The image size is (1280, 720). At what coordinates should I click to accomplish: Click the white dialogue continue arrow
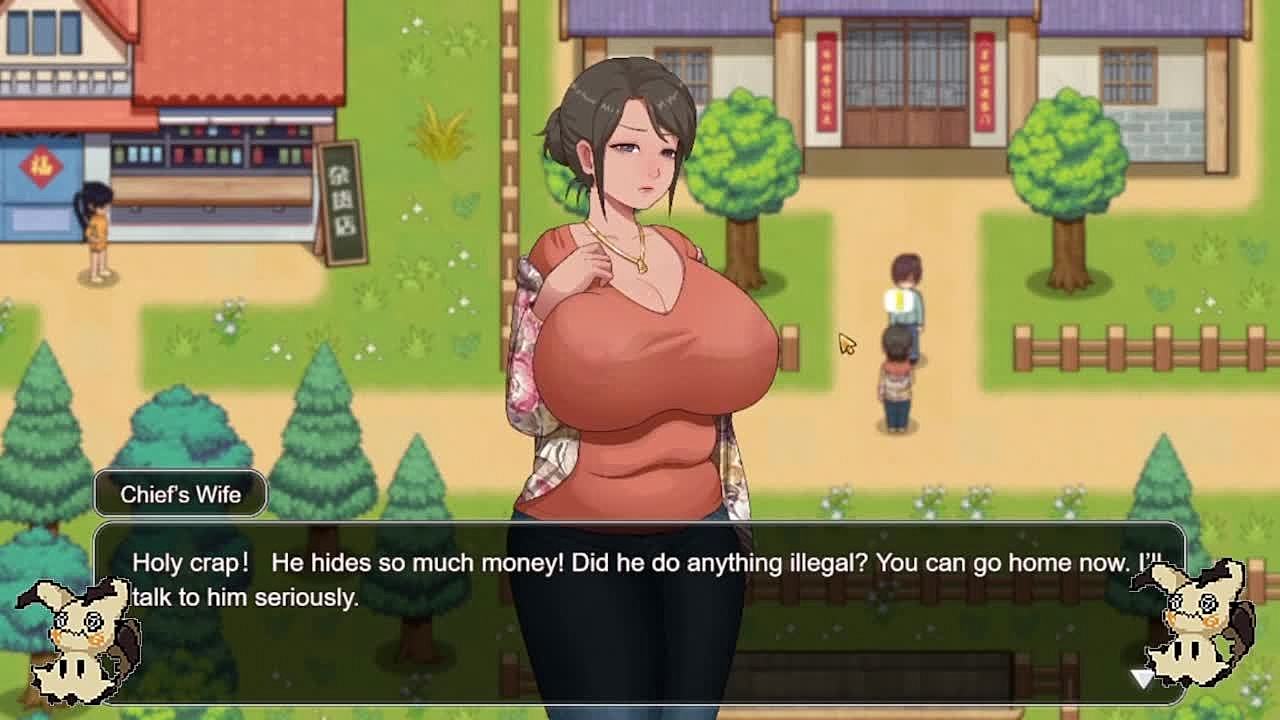[1141, 679]
